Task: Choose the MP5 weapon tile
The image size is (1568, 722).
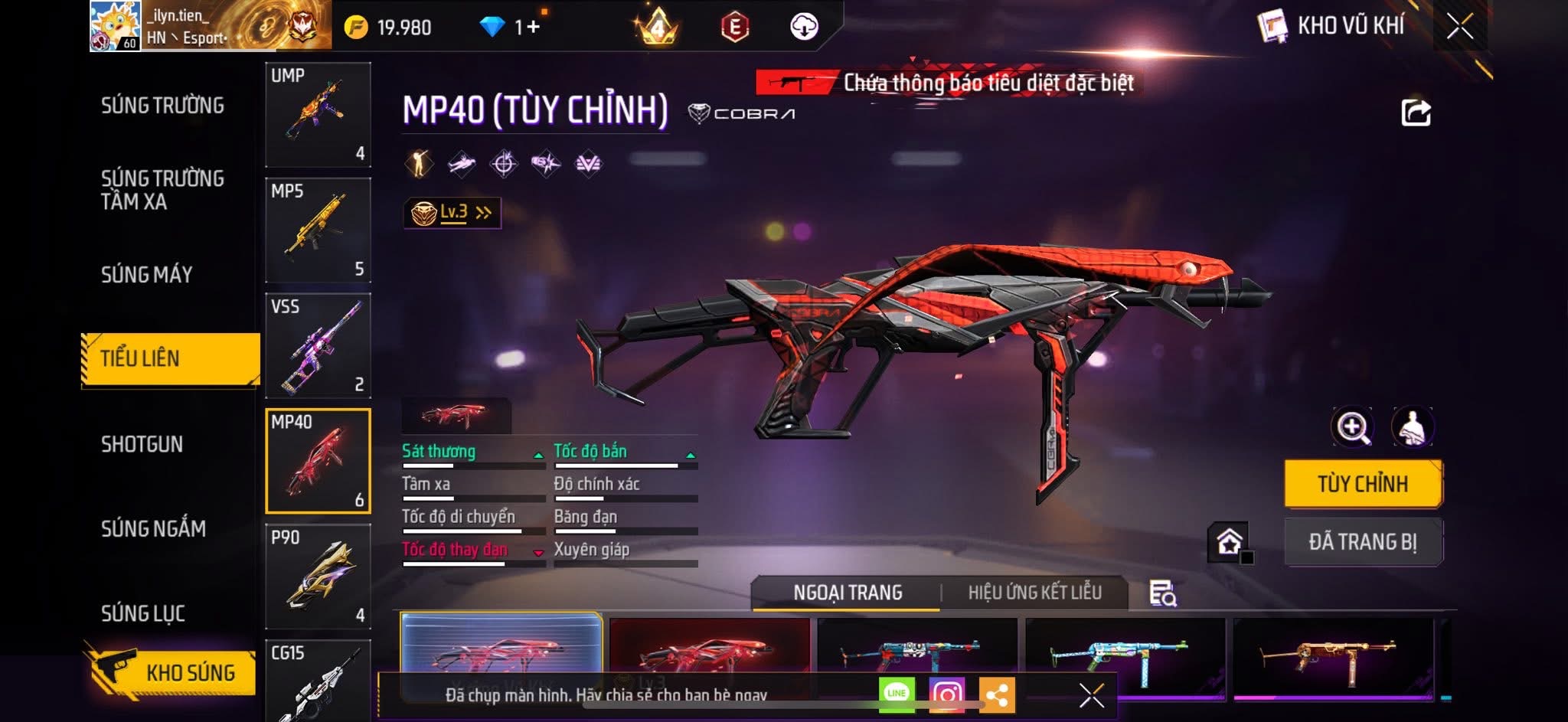Action: 318,230
